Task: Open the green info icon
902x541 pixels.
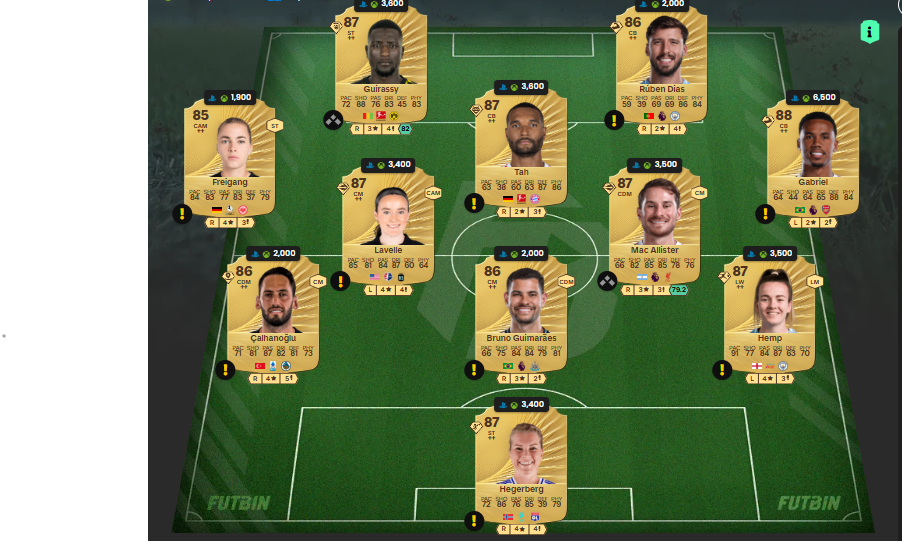Action: 870,31
